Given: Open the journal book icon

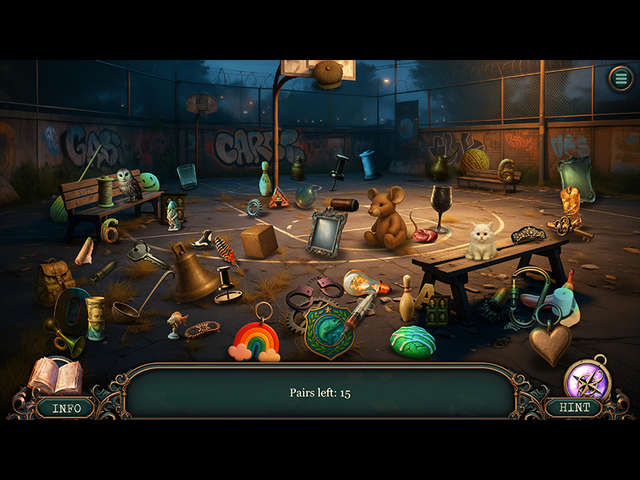Looking at the screenshot, I should coord(55,376).
